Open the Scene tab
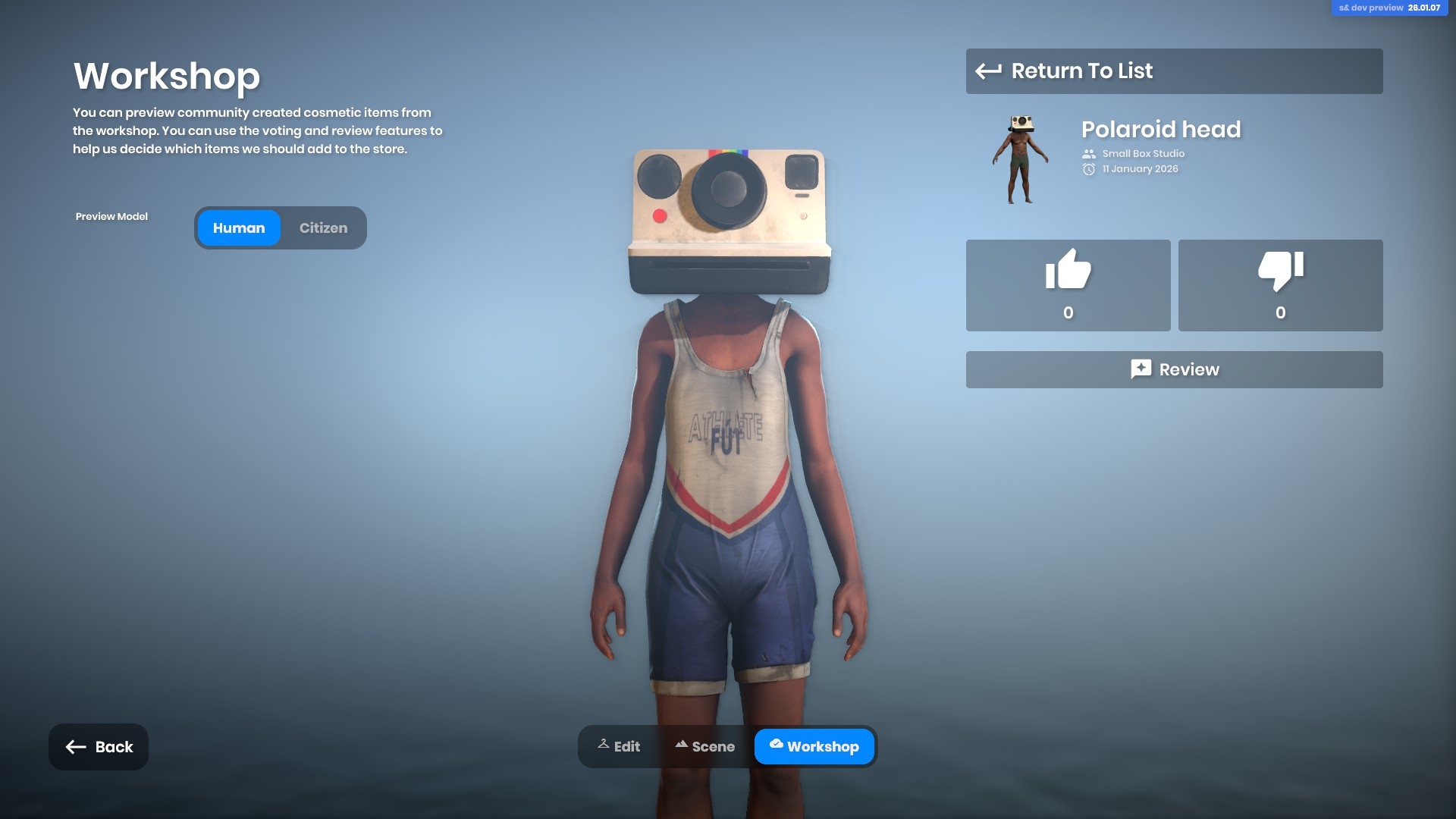The height and width of the screenshot is (819, 1456). 704,746
